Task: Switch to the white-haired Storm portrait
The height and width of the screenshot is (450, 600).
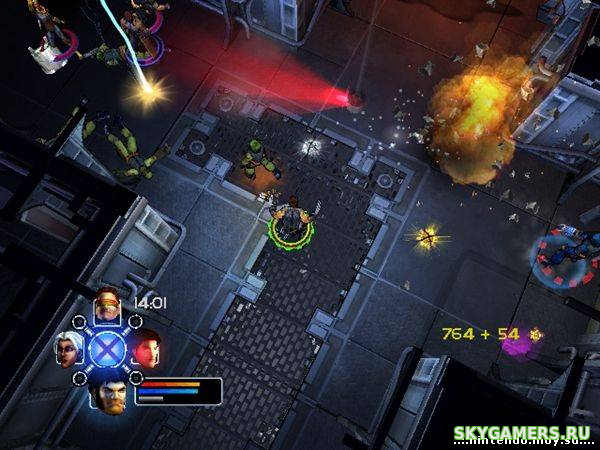Action: 67,347
